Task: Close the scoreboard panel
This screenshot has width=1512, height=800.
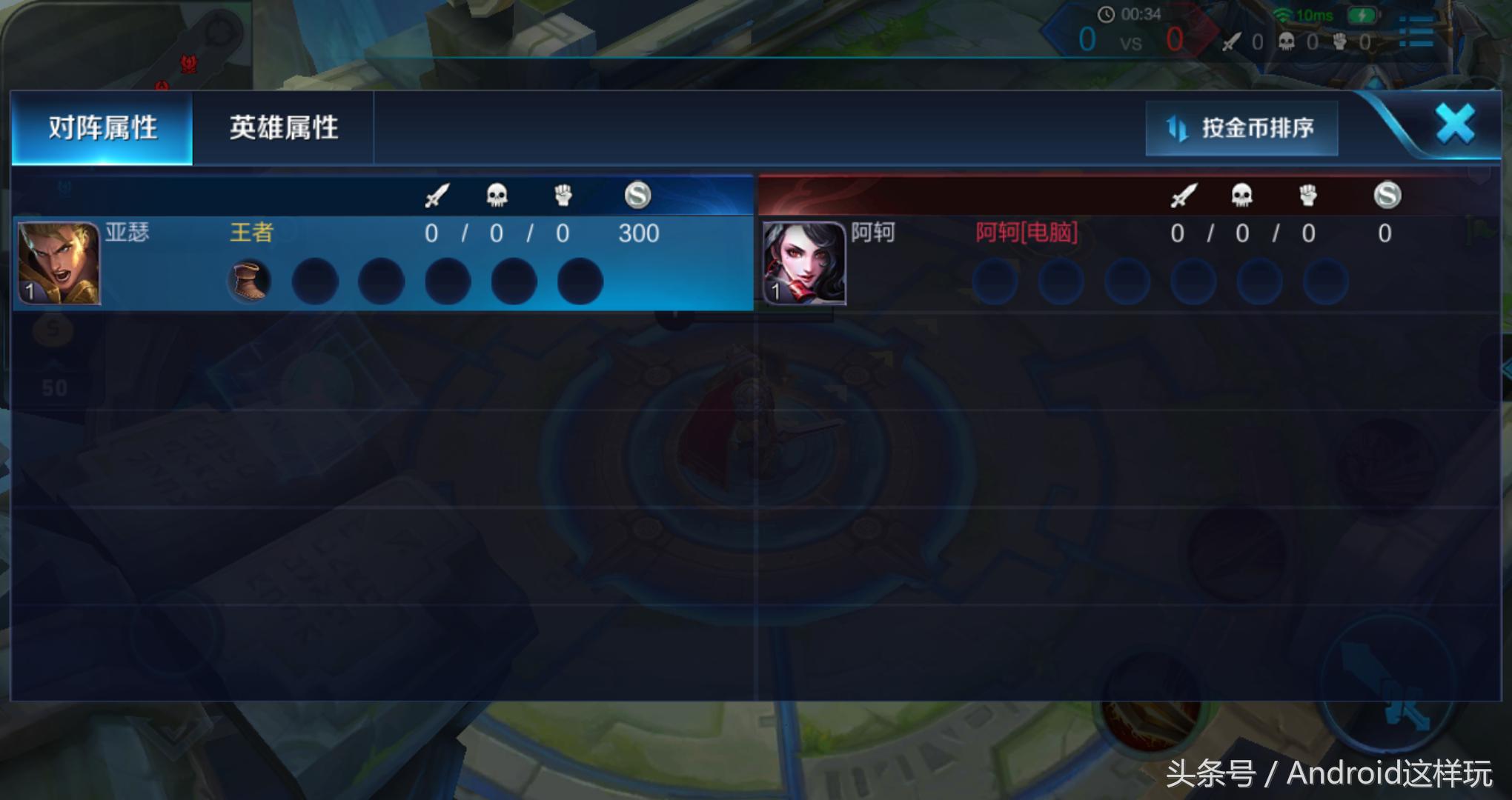Action: pos(1454,124)
